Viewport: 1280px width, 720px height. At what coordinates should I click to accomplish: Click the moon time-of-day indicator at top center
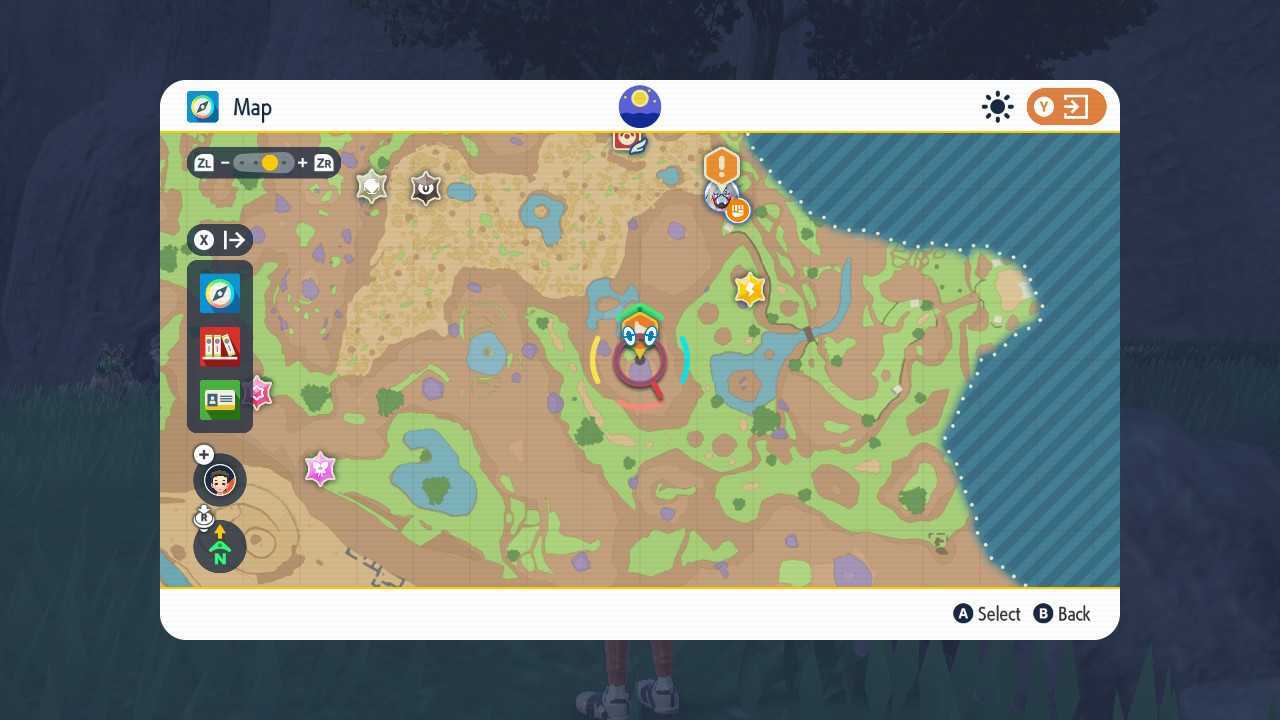[639, 105]
